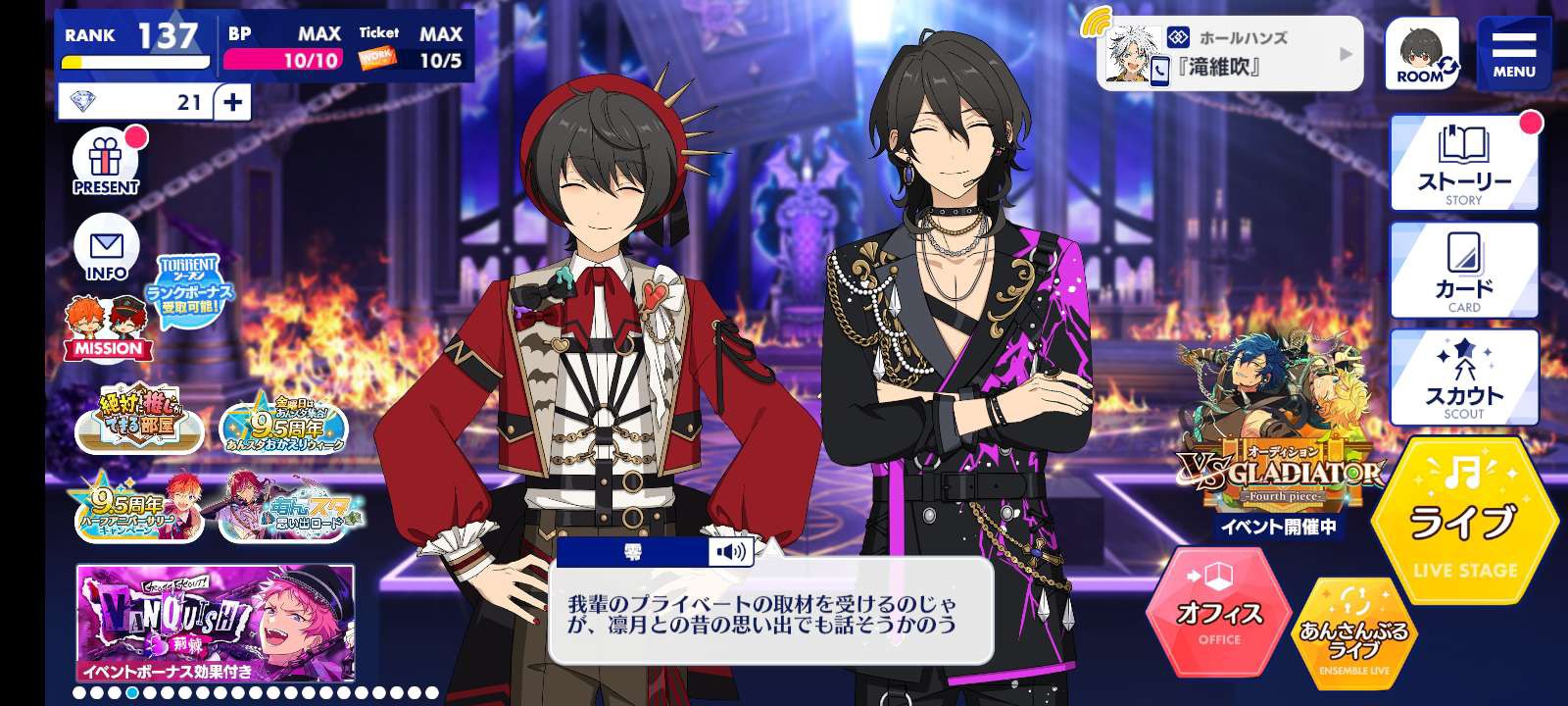Start an Ensemble Live

click(1354, 632)
